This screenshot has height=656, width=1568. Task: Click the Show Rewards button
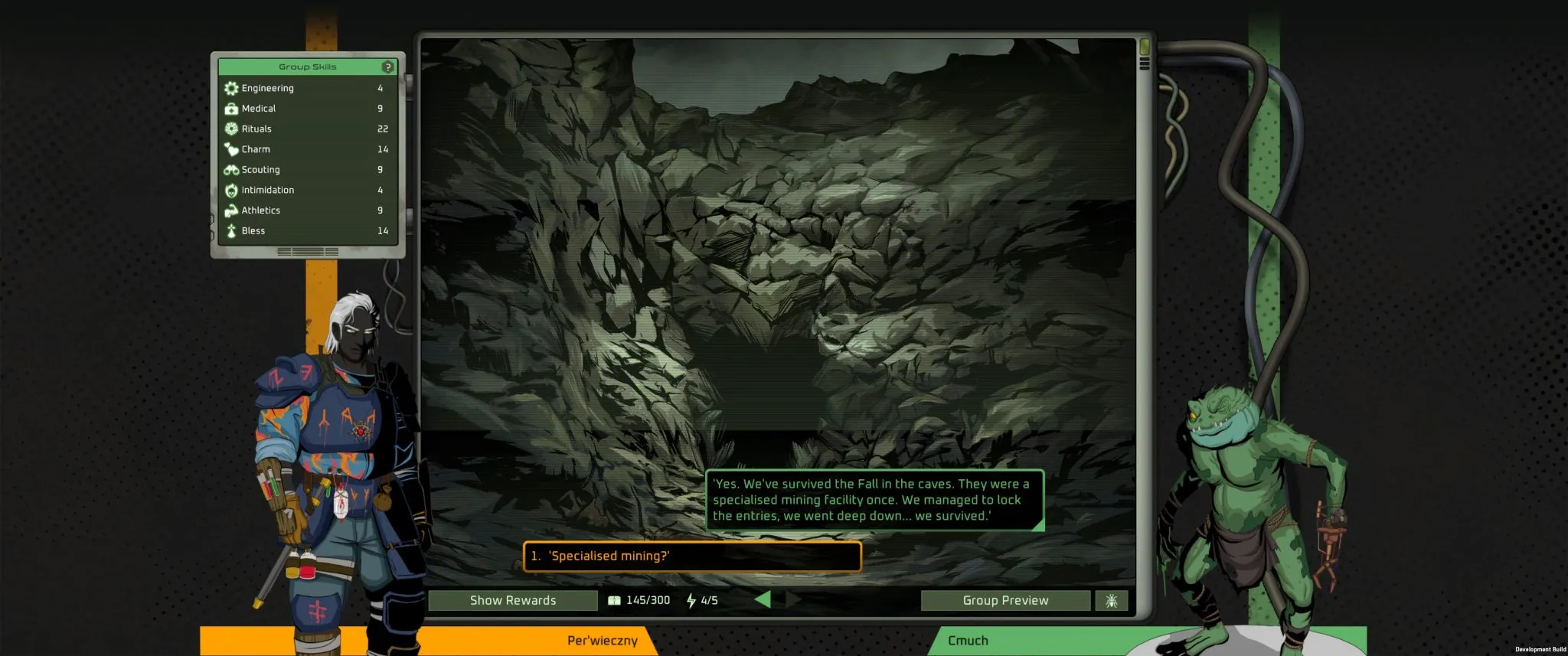513,601
